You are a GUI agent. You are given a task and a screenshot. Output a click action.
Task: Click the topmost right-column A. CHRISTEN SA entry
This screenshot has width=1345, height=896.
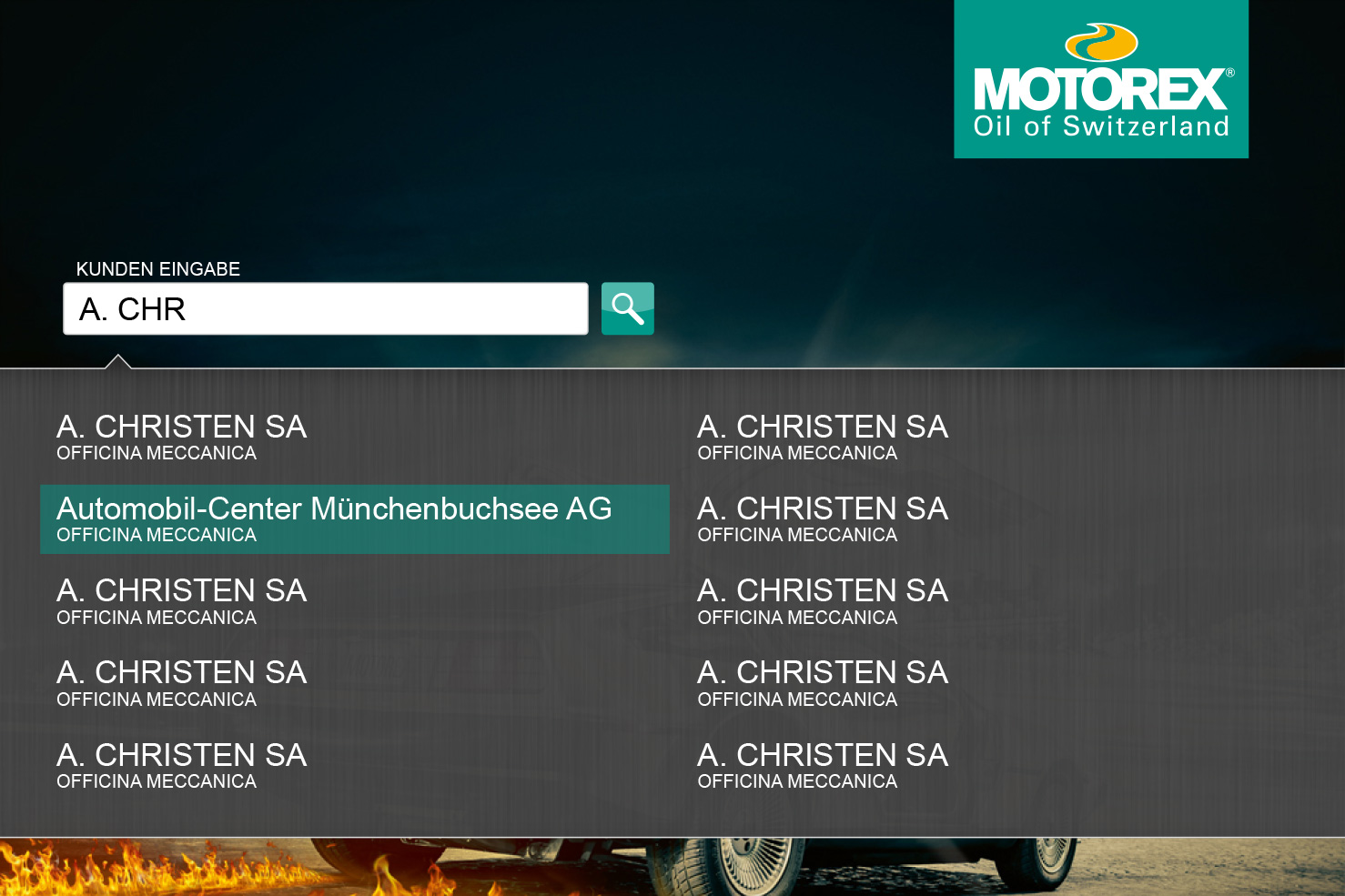tap(824, 427)
